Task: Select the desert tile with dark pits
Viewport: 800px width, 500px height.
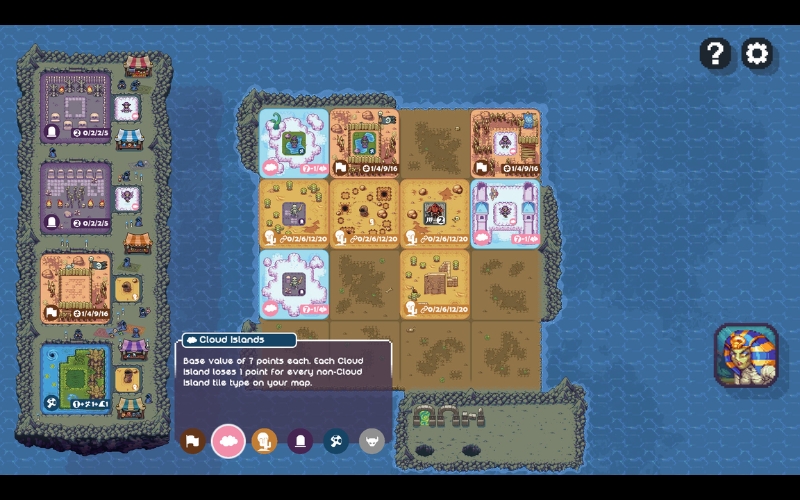Action: tap(364, 212)
